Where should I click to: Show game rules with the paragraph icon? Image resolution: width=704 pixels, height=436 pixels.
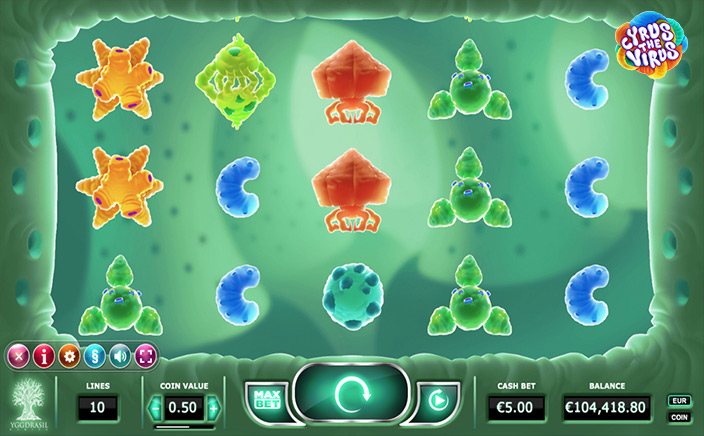pos(95,355)
